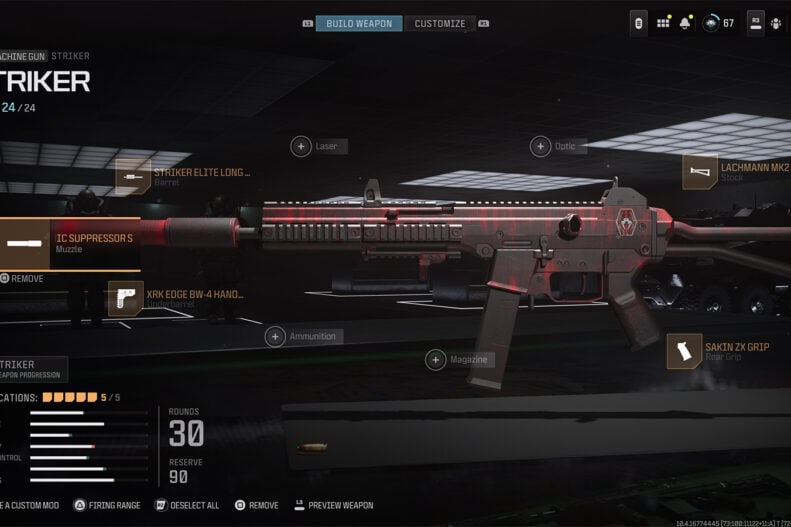The image size is (791, 527).
Task: Add a Magazine attachment
Action: pos(435,360)
